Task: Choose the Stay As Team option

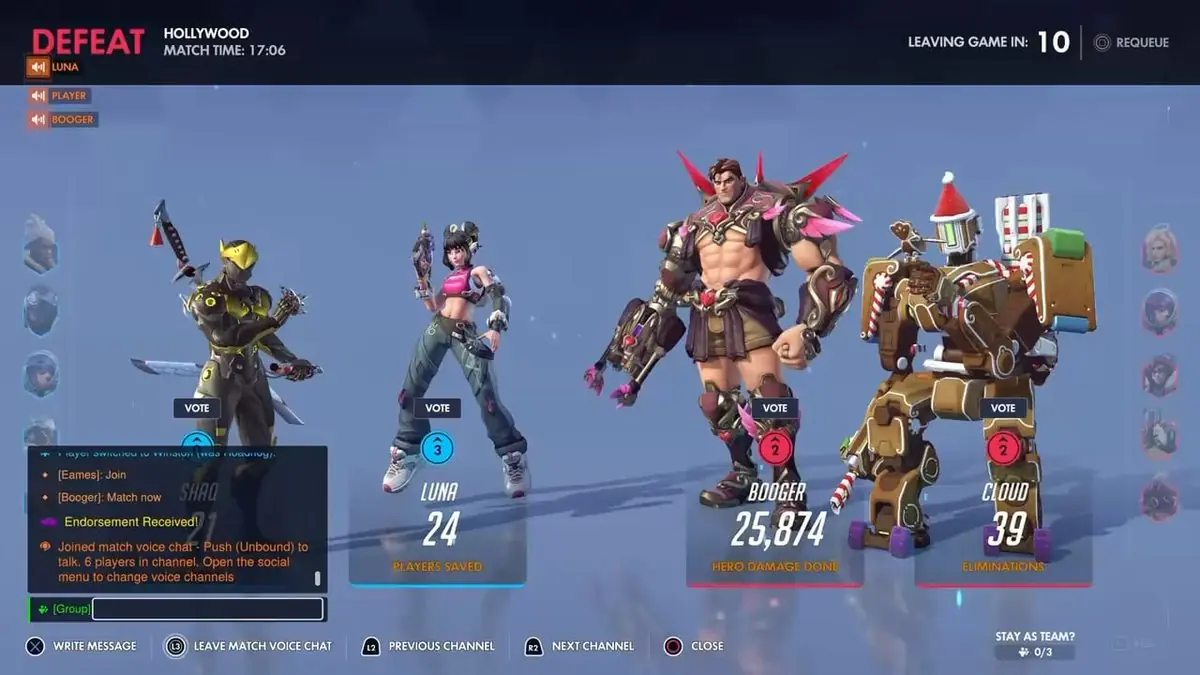Action: point(1035,645)
